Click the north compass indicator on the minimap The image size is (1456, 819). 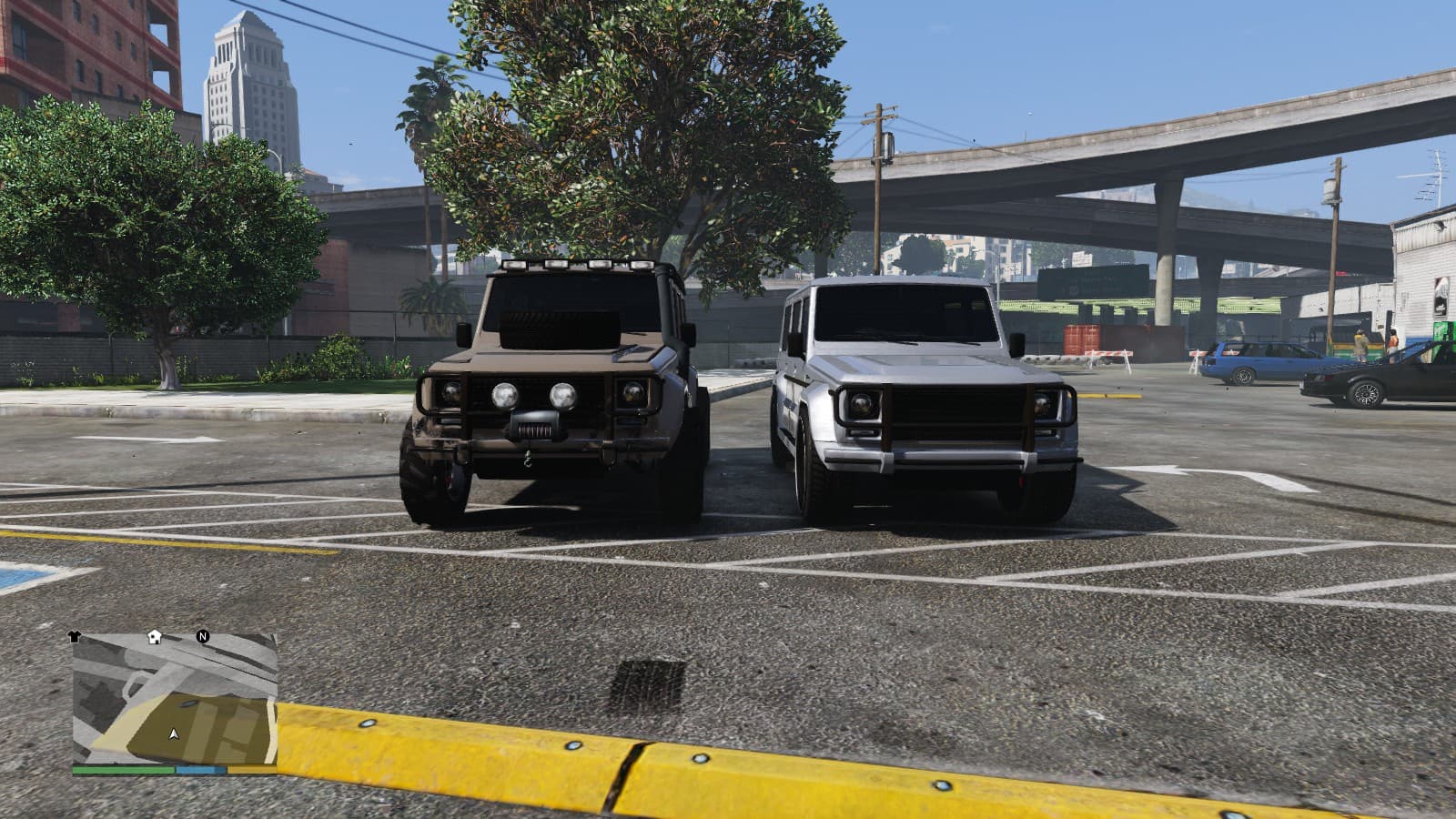[202, 637]
